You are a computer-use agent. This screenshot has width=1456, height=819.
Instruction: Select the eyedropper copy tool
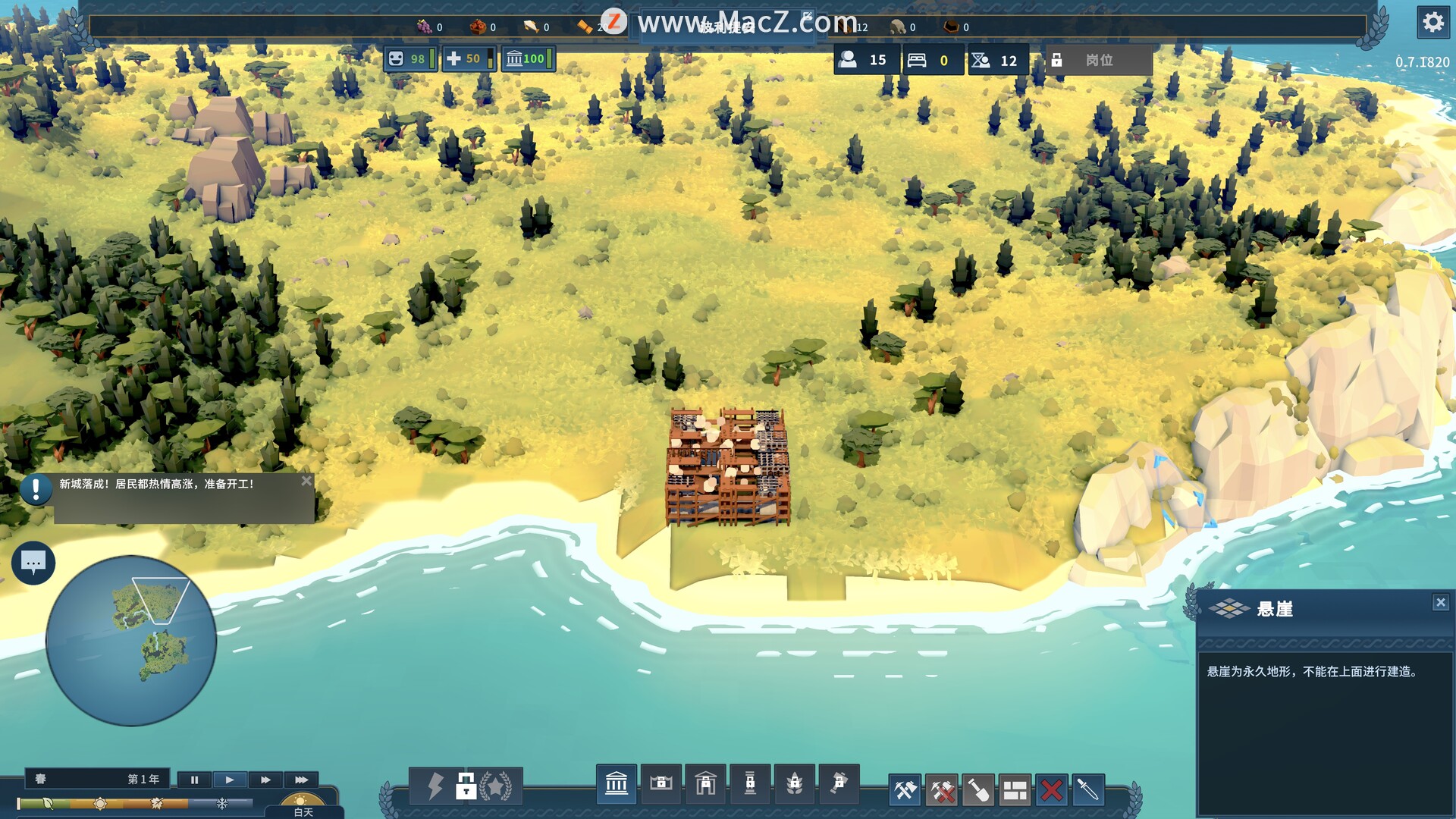click(x=1087, y=790)
